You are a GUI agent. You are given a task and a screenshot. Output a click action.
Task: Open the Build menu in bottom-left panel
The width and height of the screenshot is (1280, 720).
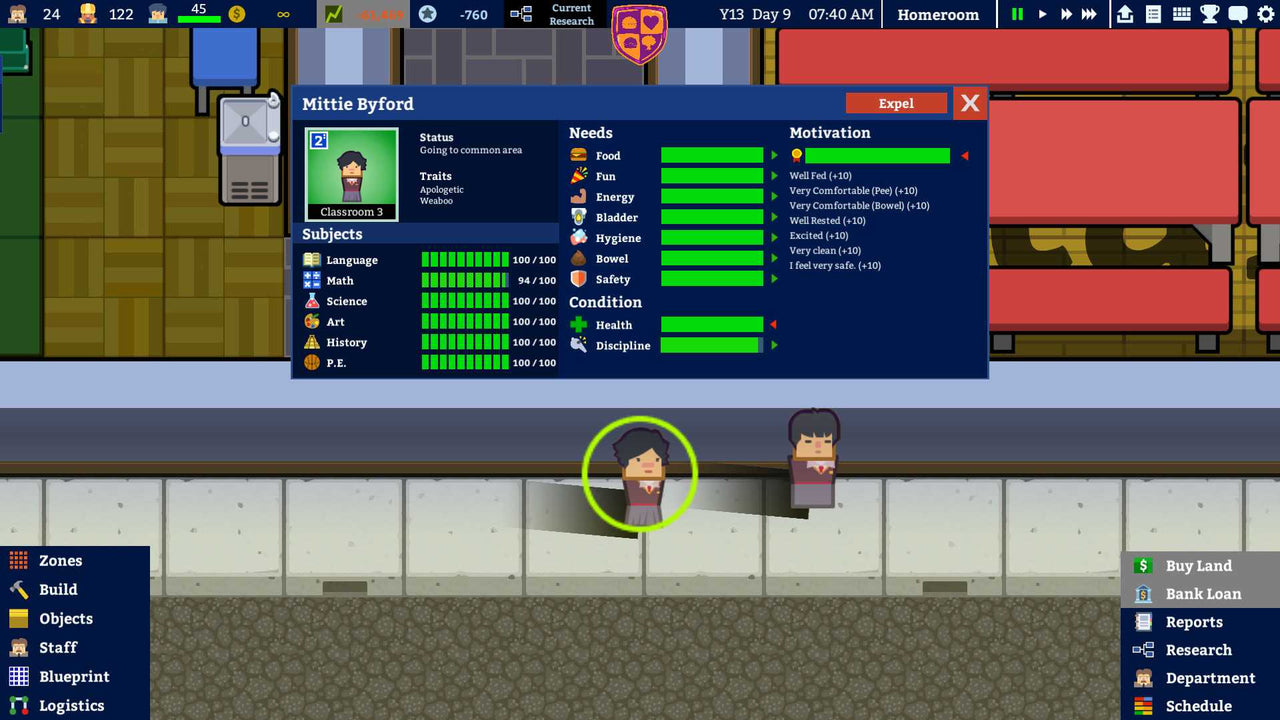(60, 590)
